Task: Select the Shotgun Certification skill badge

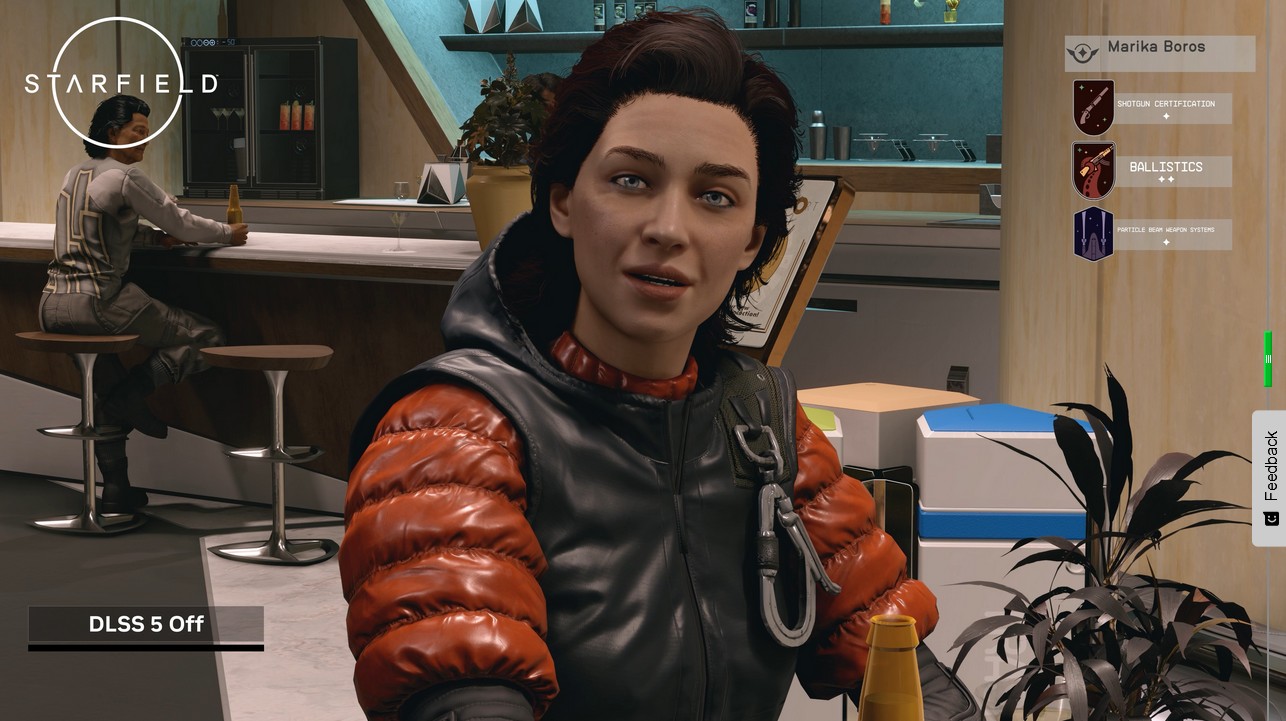Action: click(x=1093, y=106)
